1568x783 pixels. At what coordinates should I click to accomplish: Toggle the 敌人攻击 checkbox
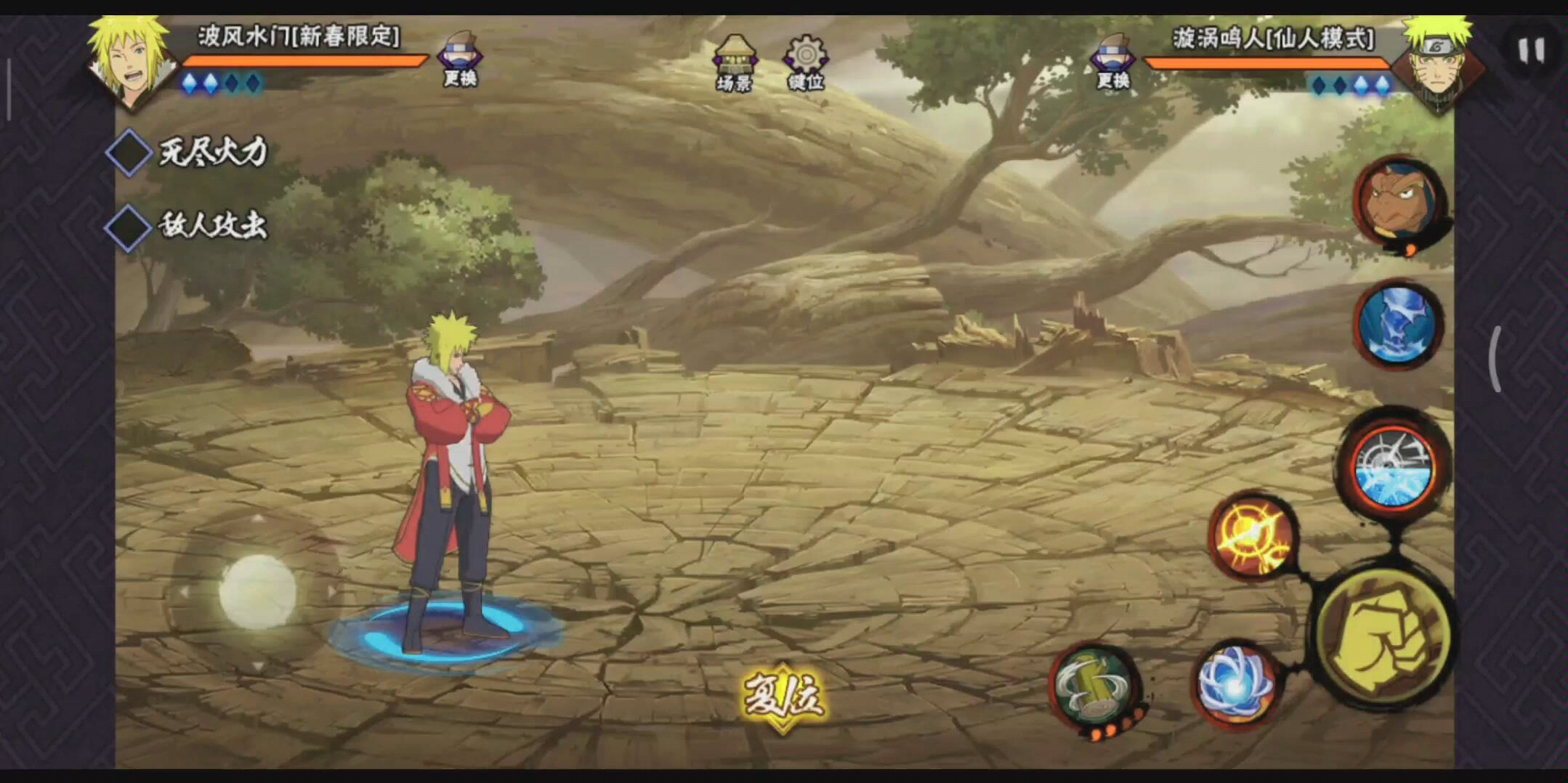[x=129, y=228]
